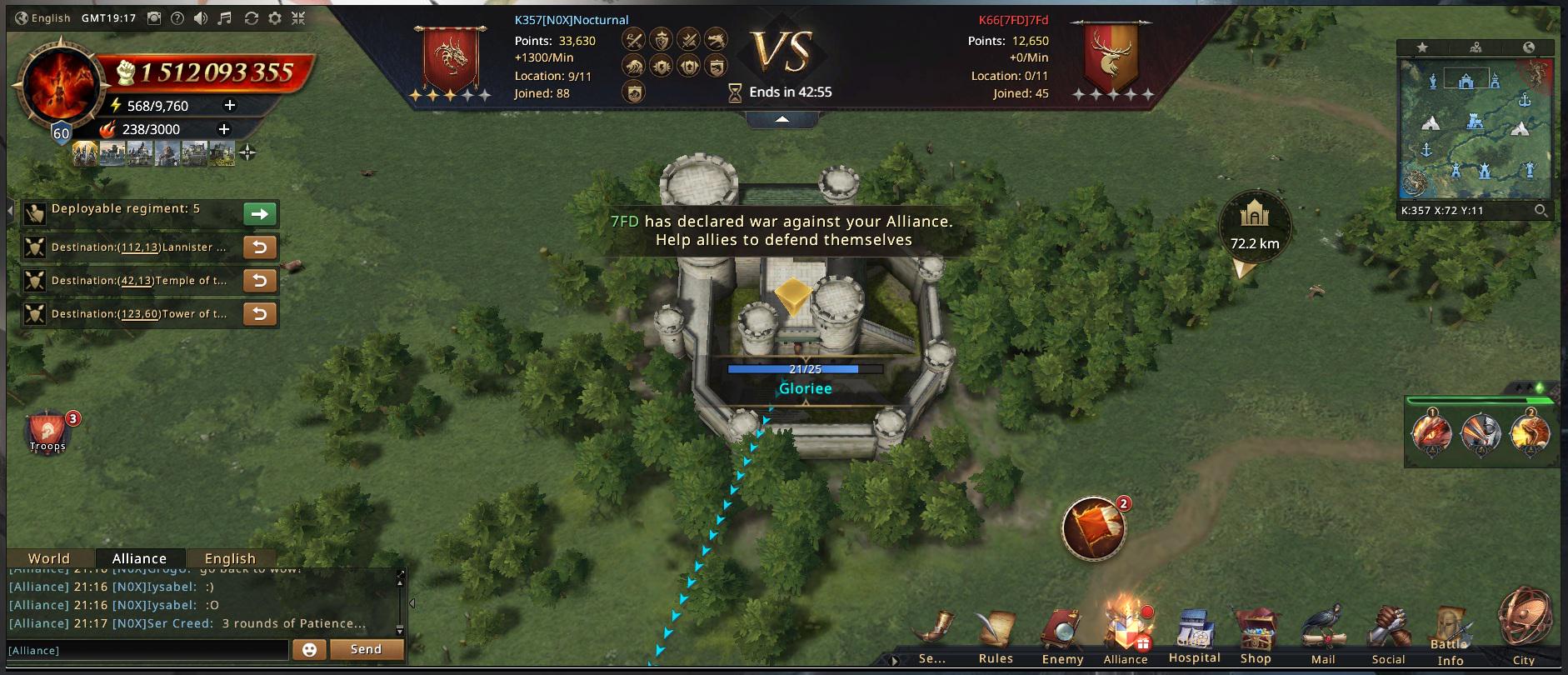
Task: Open the Enemy menu
Action: click(1062, 639)
